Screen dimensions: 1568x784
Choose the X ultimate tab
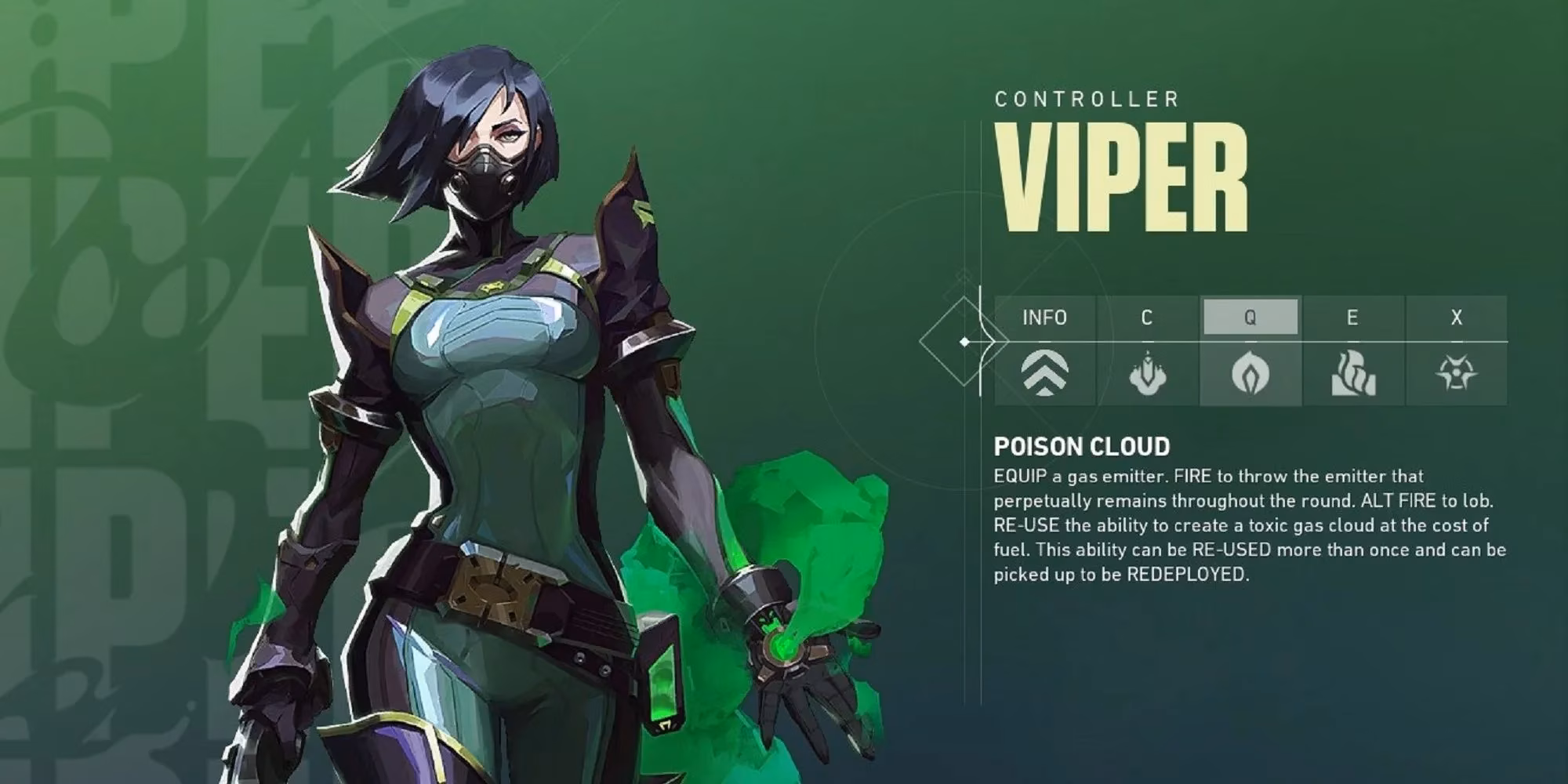pyautogui.click(x=1456, y=318)
